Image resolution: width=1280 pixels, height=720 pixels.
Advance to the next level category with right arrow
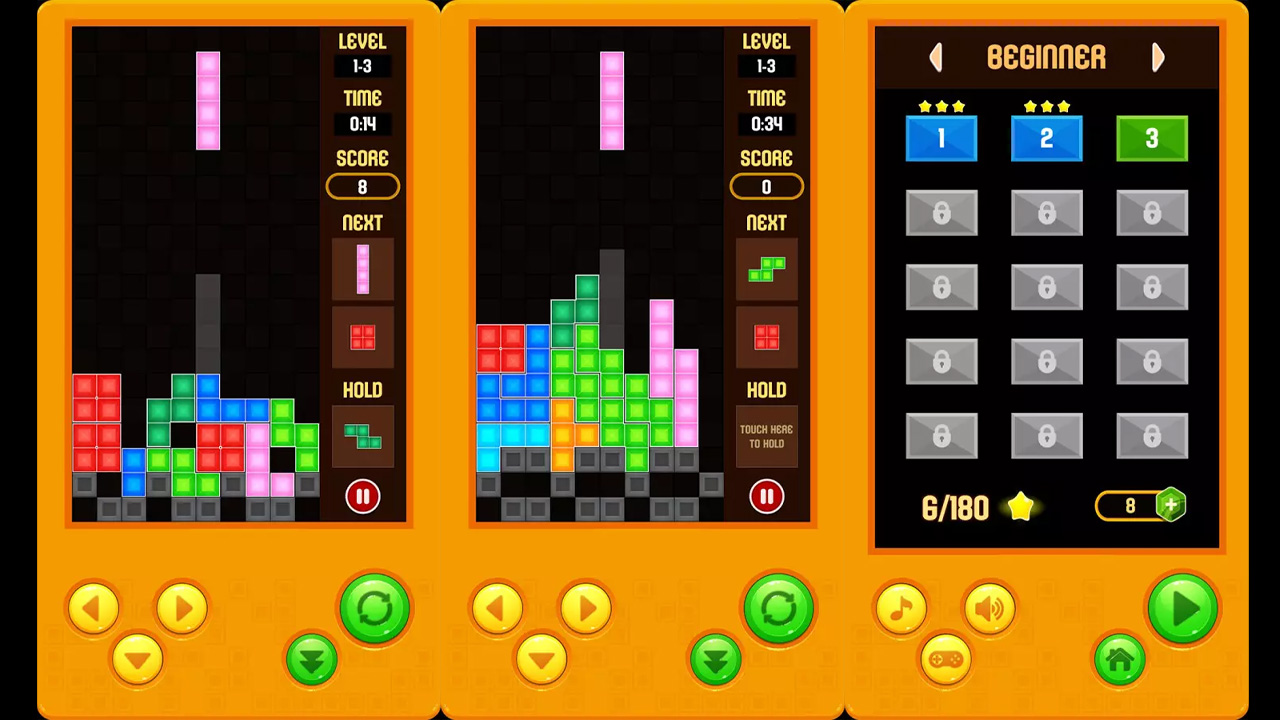pyautogui.click(x=1157, y=57)
